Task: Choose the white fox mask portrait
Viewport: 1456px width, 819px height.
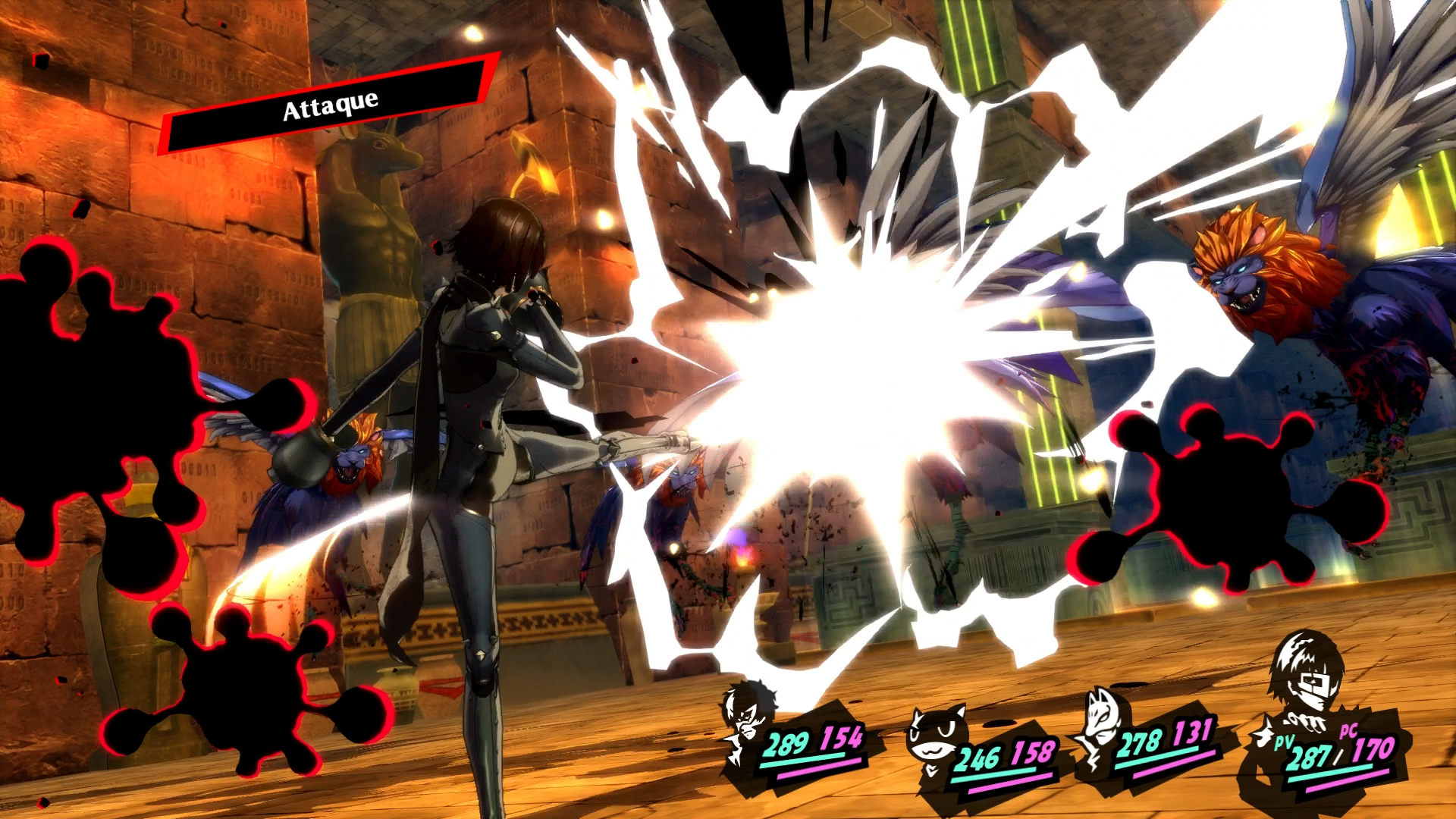Action: (1100, 720)
